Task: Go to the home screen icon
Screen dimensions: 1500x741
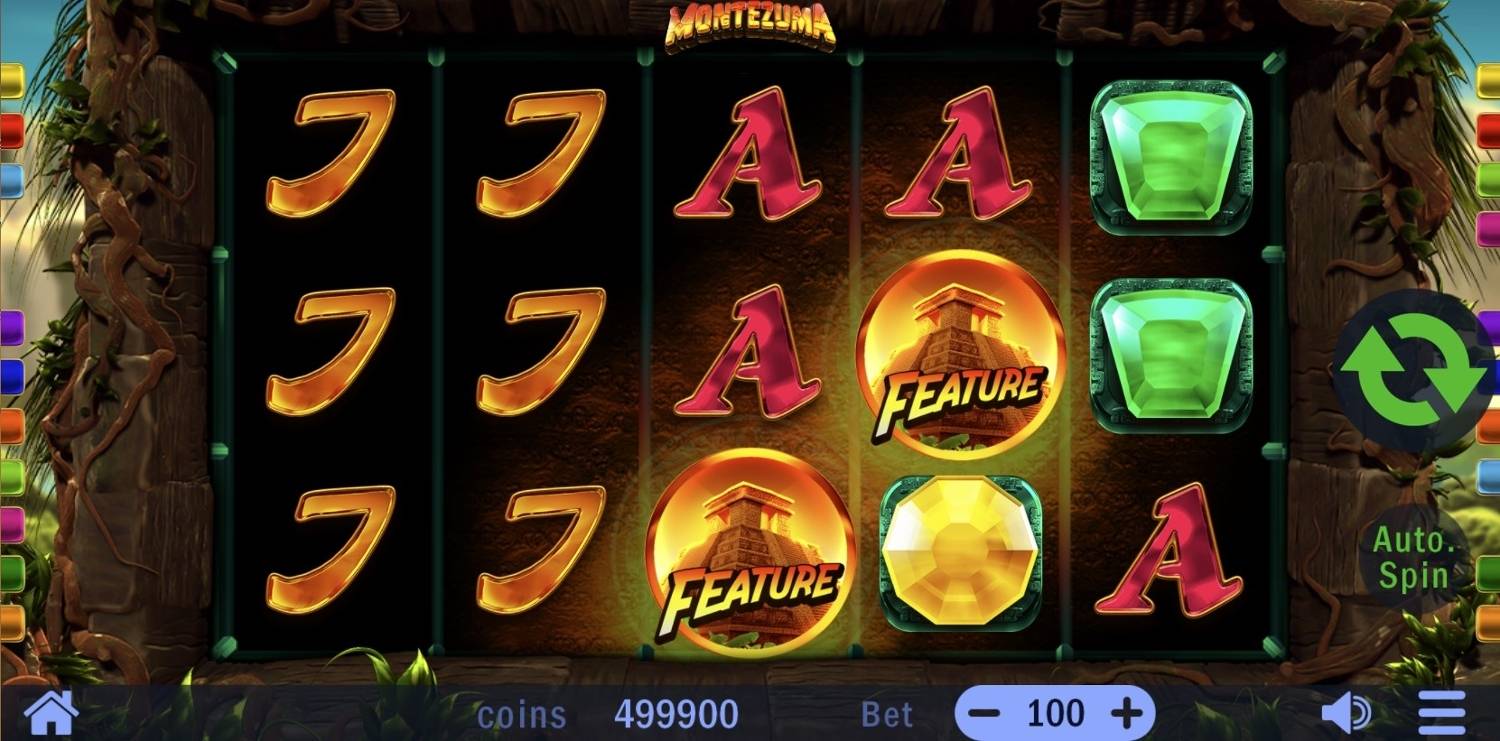Action: point(51,714)
